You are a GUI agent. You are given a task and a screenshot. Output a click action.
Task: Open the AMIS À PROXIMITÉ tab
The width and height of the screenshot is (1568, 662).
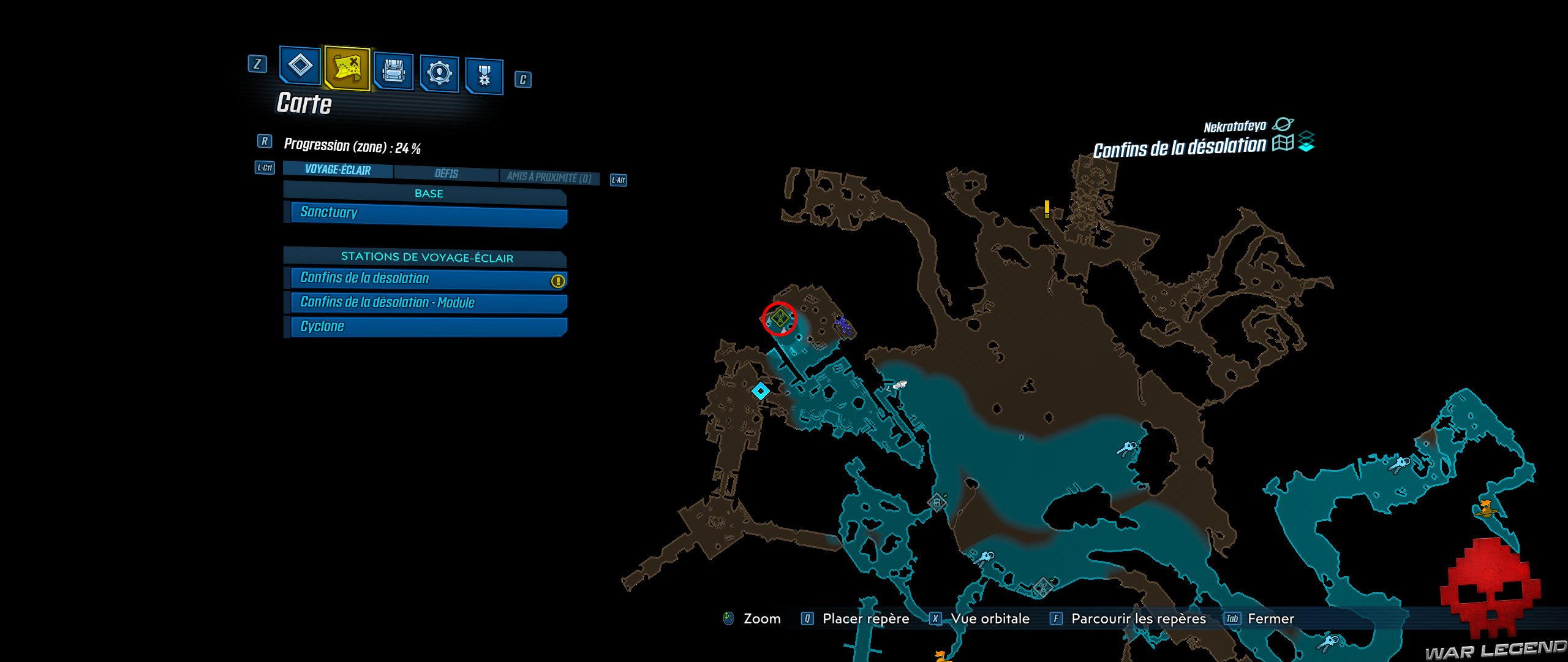click(548, 177)
